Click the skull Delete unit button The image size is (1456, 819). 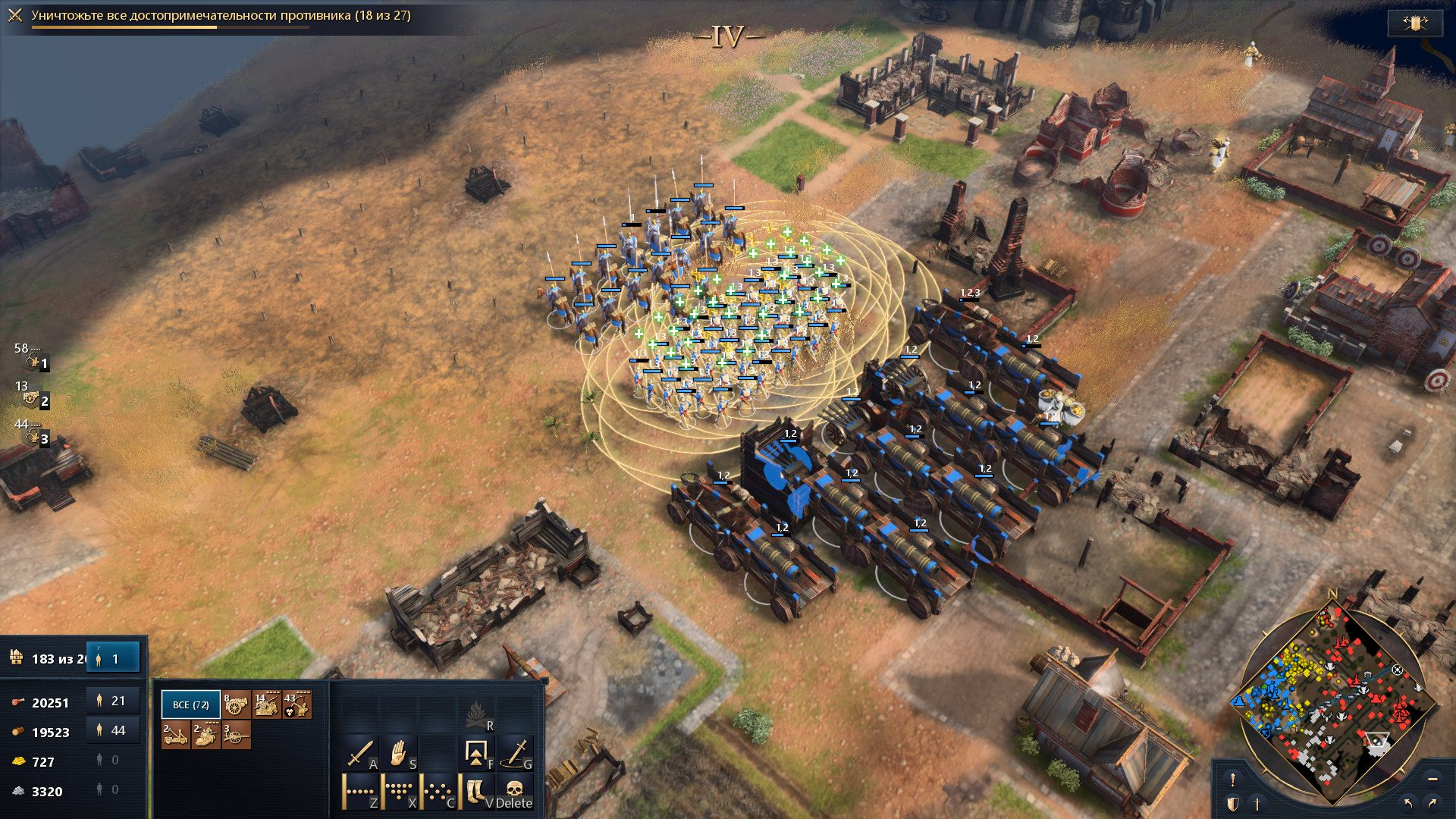pyautogui.click(x=515, y=792)
